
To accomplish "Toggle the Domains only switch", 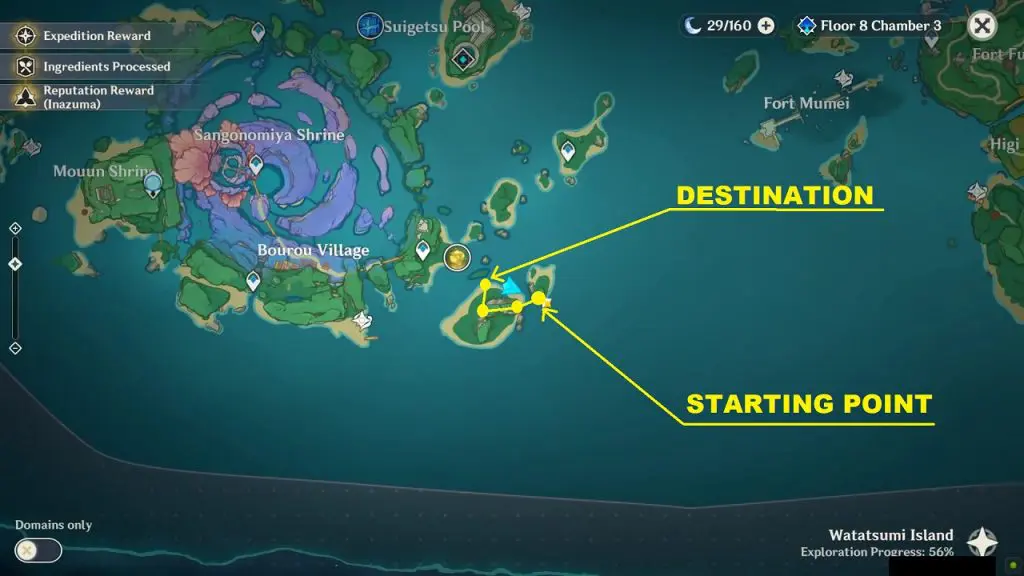I will click(38, 550).
